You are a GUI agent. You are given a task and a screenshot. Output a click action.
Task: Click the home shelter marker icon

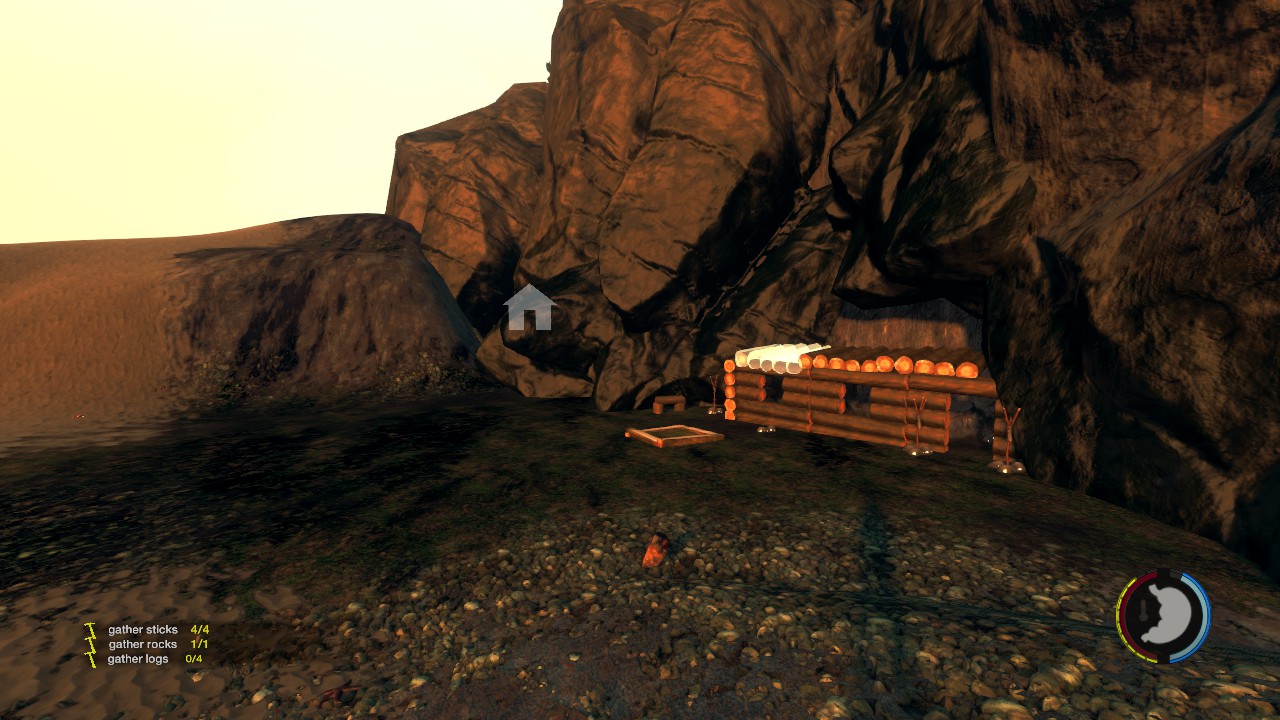(530, 308)
